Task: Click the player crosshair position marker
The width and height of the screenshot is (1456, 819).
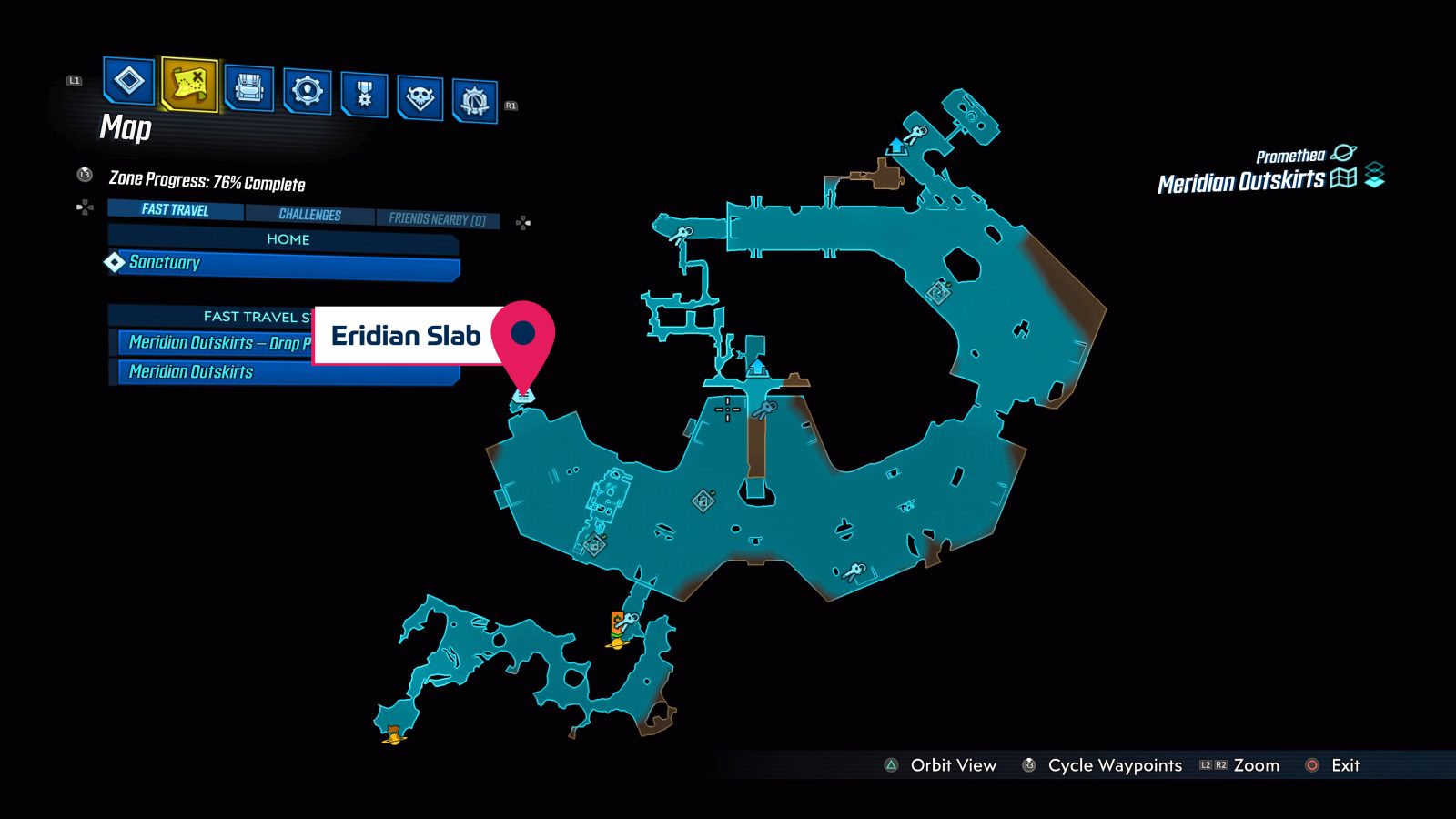Action: [727, 409]
